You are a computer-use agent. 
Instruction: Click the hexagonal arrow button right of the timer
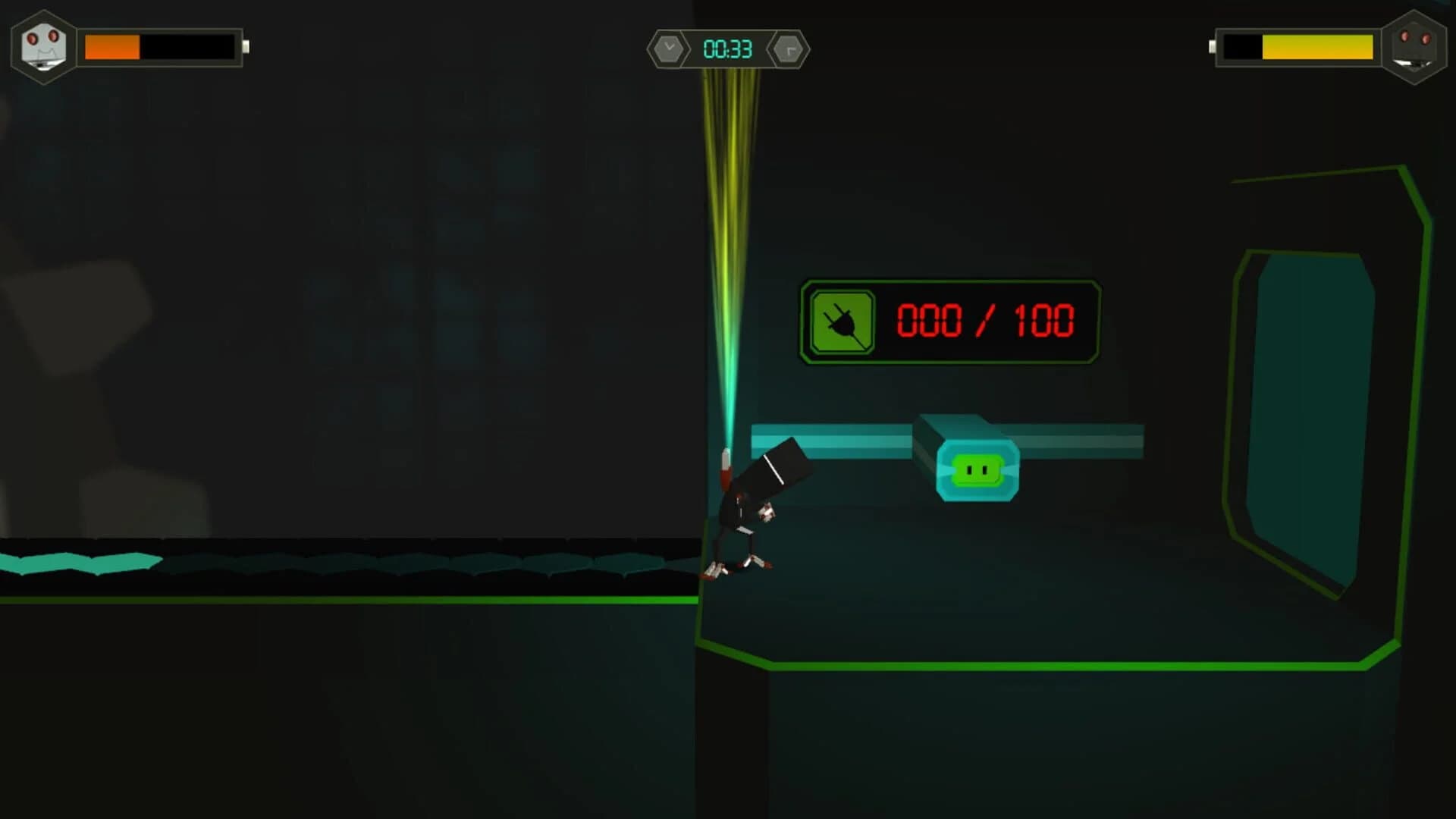click(x=789, y=49)
